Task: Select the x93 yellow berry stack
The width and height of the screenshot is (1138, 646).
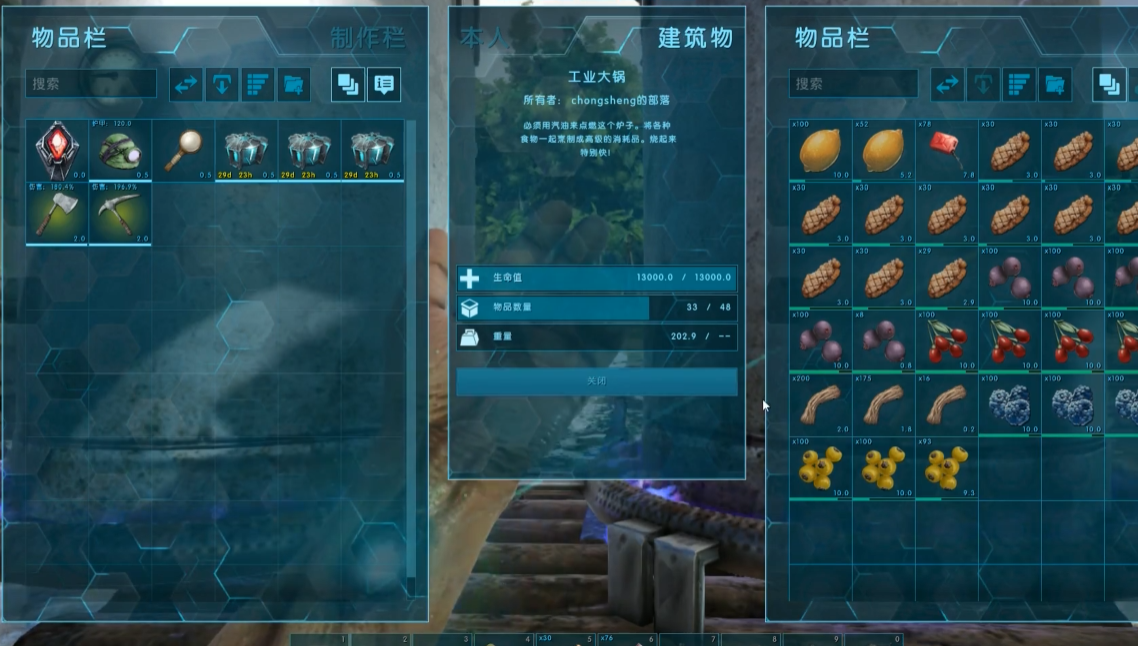Action: click(x=945, y=467)
